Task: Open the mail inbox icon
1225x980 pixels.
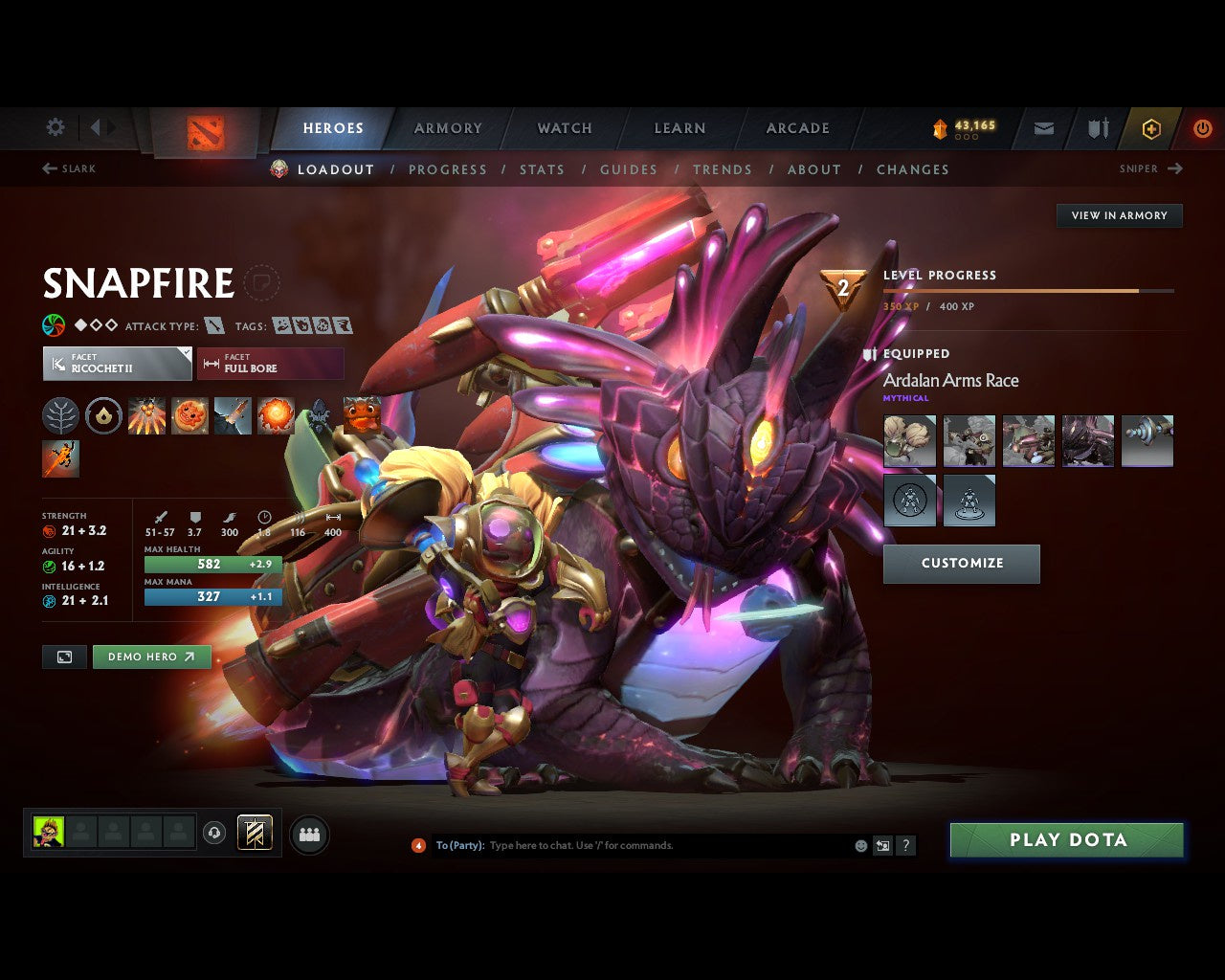Action: click(1043, 128)
